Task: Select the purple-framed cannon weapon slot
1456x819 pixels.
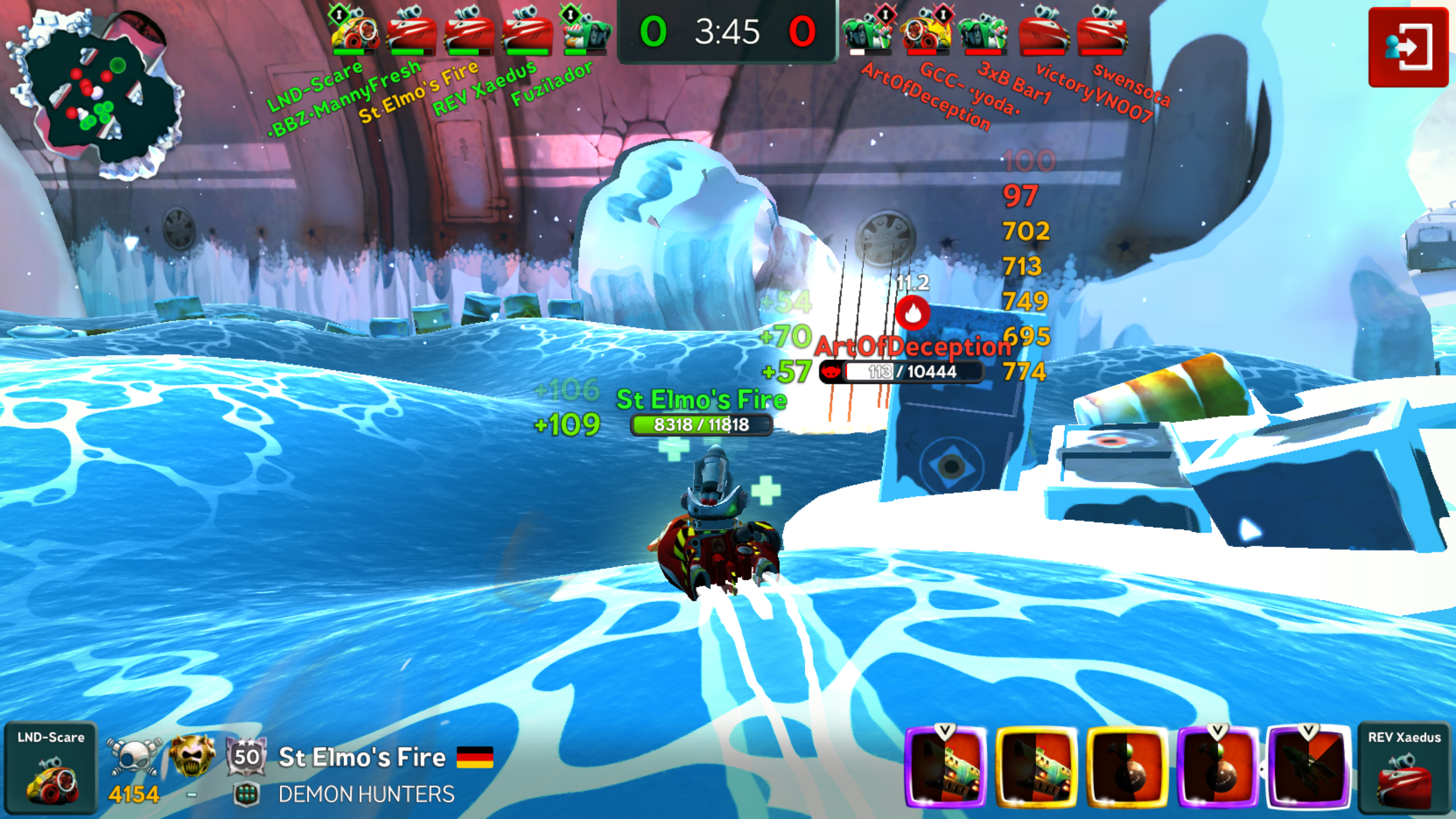Action: point(946,767)
